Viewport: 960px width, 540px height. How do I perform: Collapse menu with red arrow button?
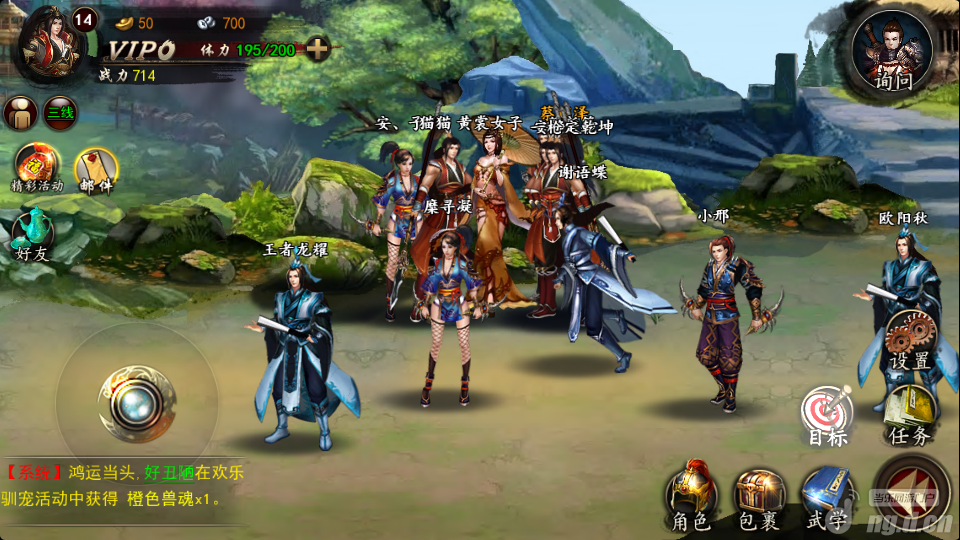[912, 490]
